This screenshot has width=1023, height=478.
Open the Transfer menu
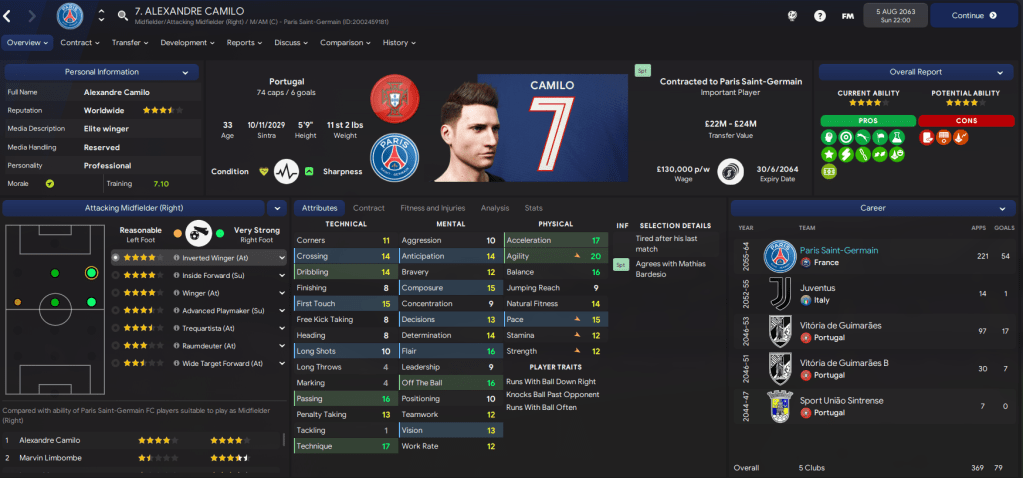point(130,43)
